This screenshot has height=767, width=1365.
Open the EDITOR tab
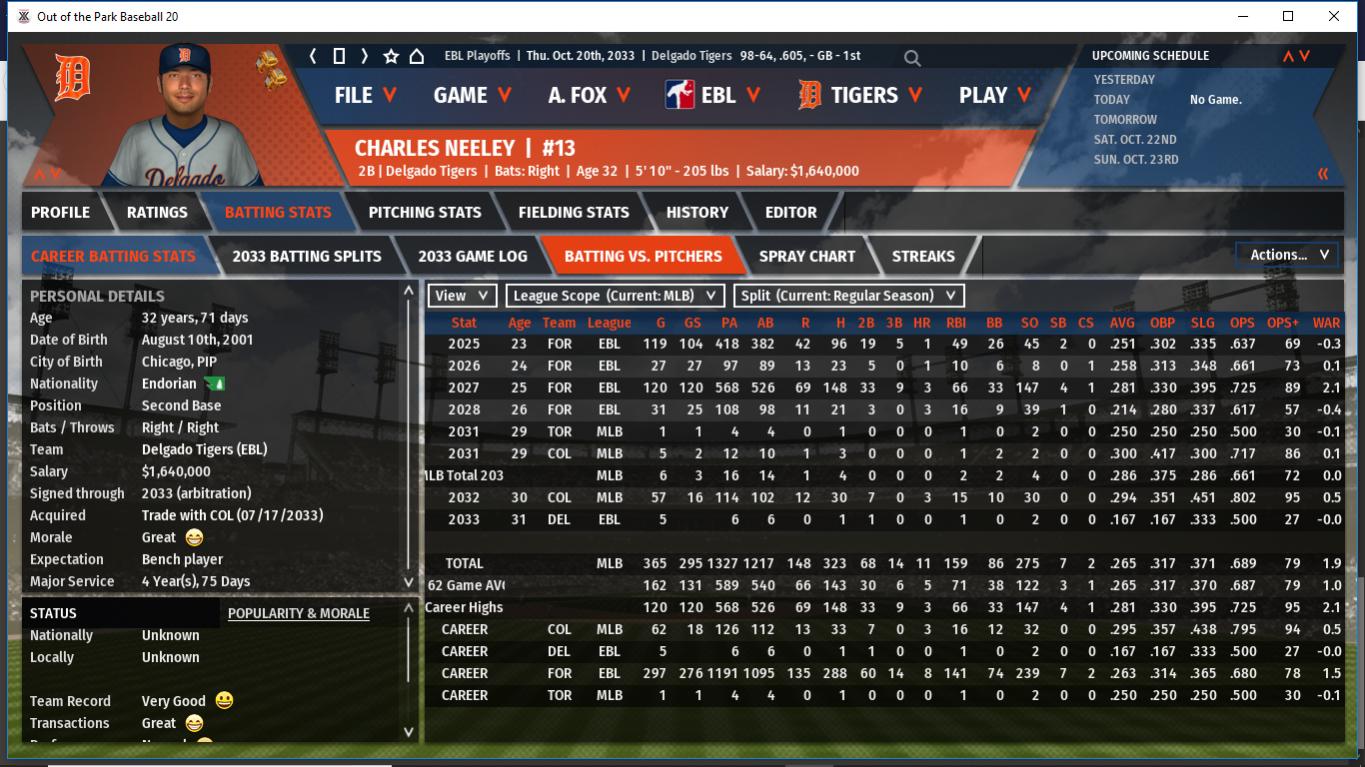coord(791,212)
